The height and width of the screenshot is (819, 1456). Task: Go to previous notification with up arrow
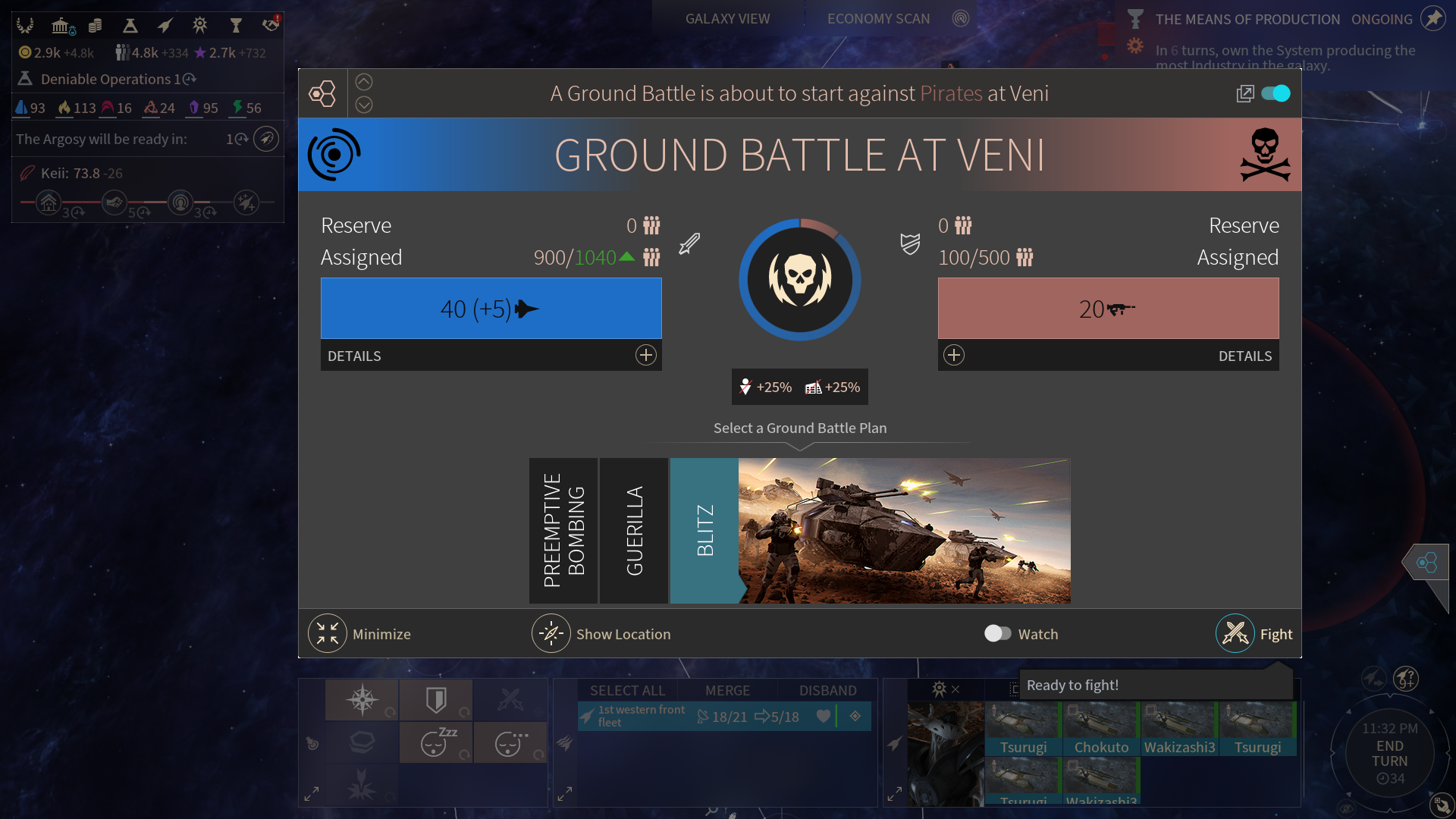pyautogui.click(x=364, y=82)
